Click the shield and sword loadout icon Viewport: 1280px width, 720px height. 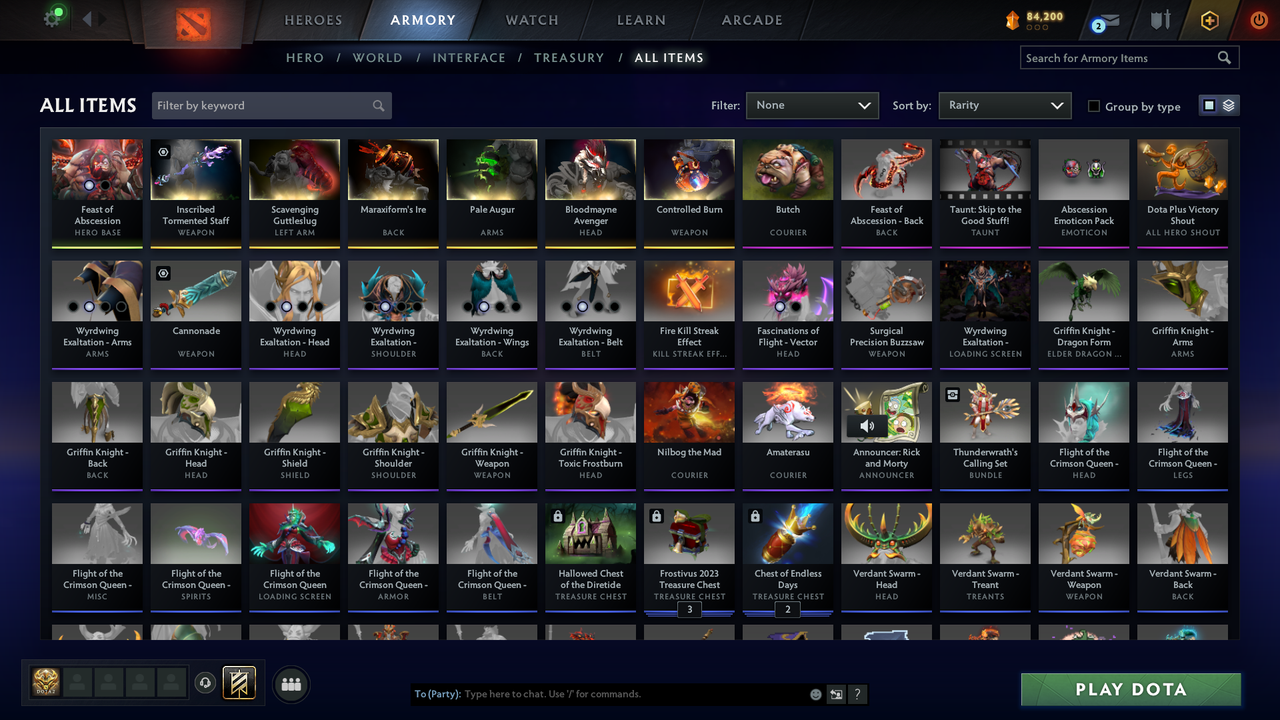1159,18
